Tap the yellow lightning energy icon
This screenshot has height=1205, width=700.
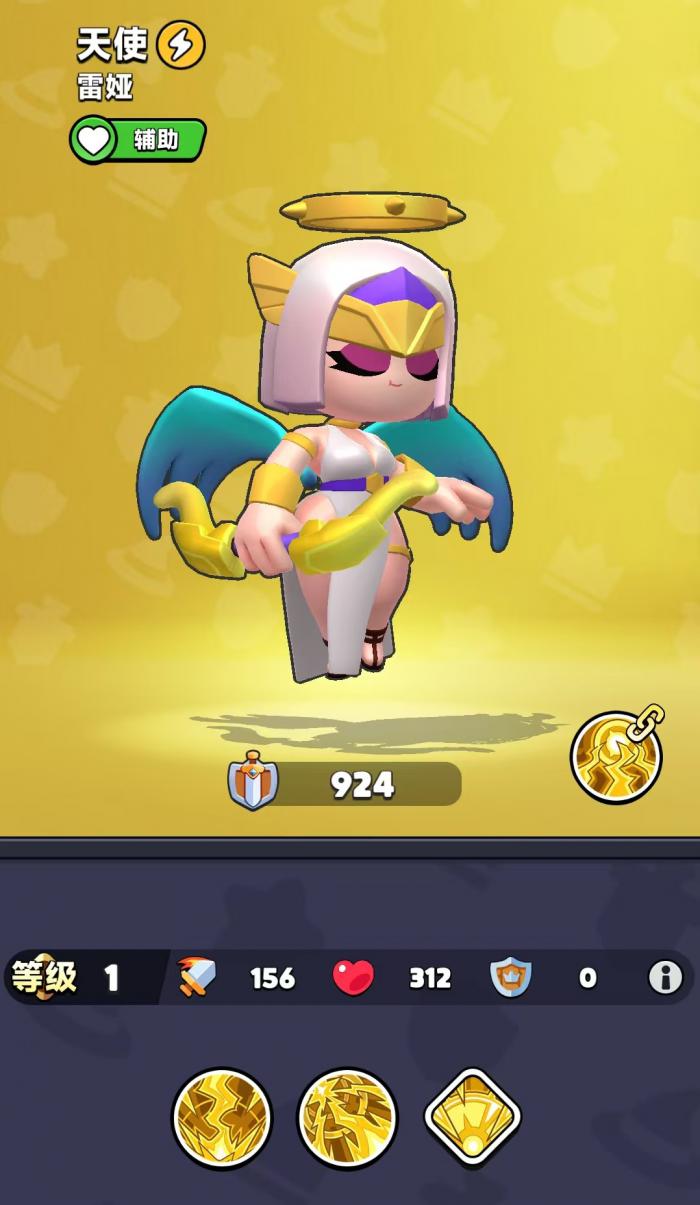181,44
